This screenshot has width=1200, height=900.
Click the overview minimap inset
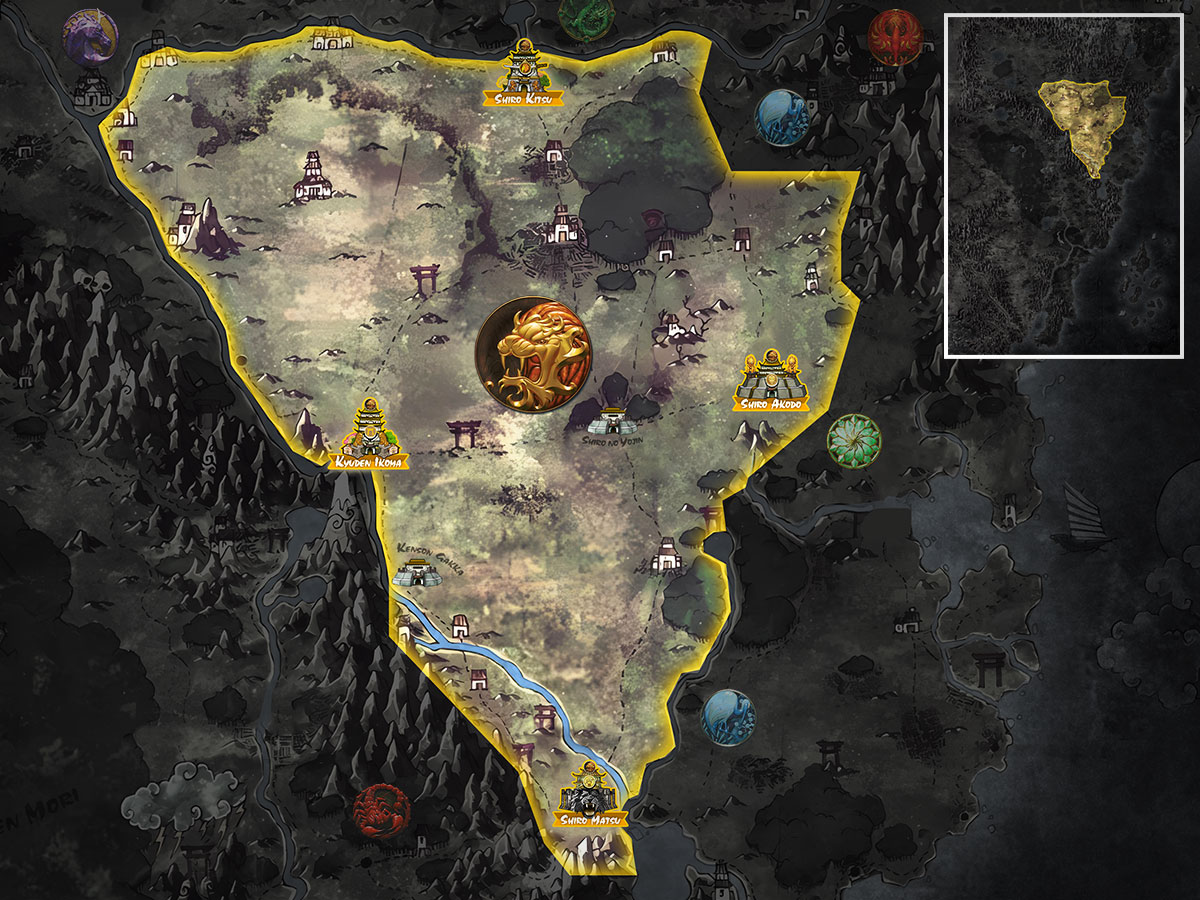click(x=1064, y=186)
